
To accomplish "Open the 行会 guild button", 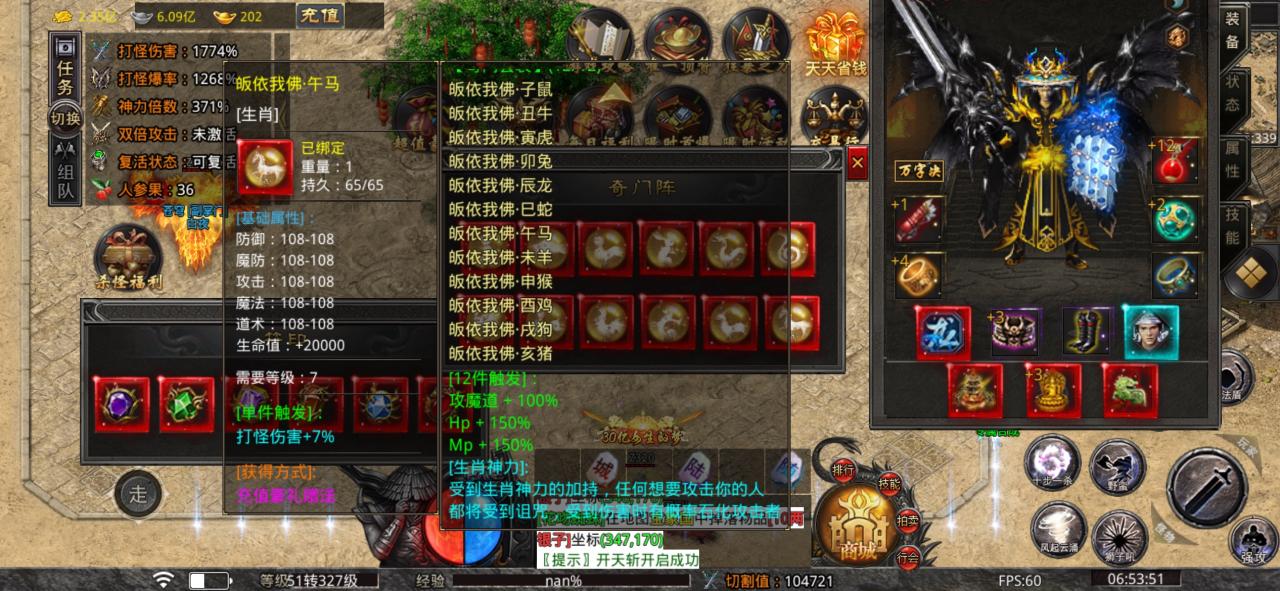I will point(907,558).
